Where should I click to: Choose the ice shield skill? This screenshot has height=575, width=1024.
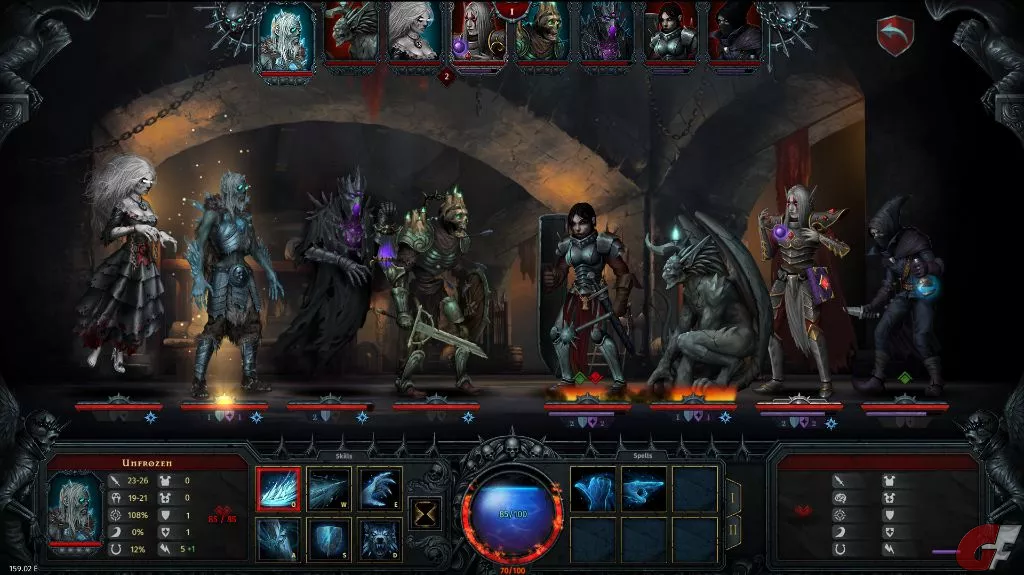click(329, 540)
